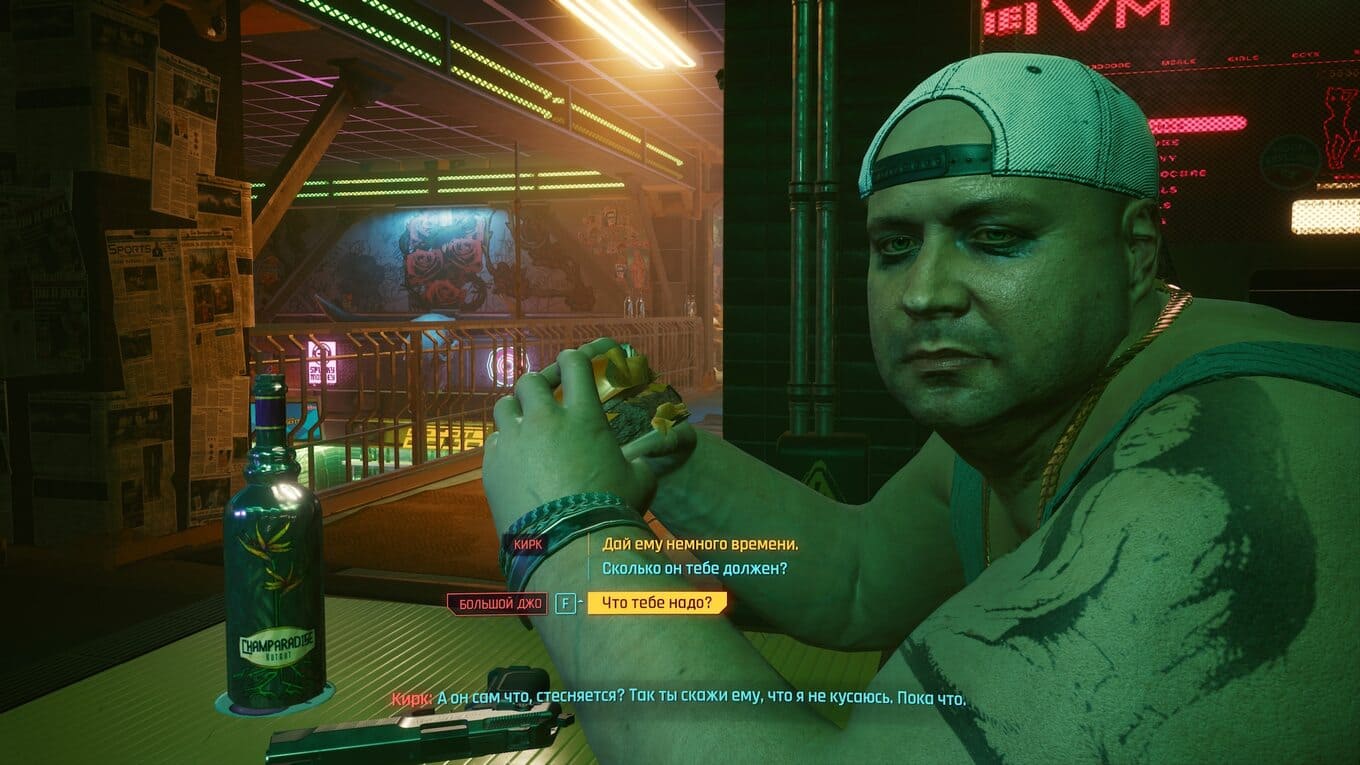Pick the highlighted "Что тебе надо?" reply
This screenshot has width=1360, height=765.
click(x=657, y=603)
